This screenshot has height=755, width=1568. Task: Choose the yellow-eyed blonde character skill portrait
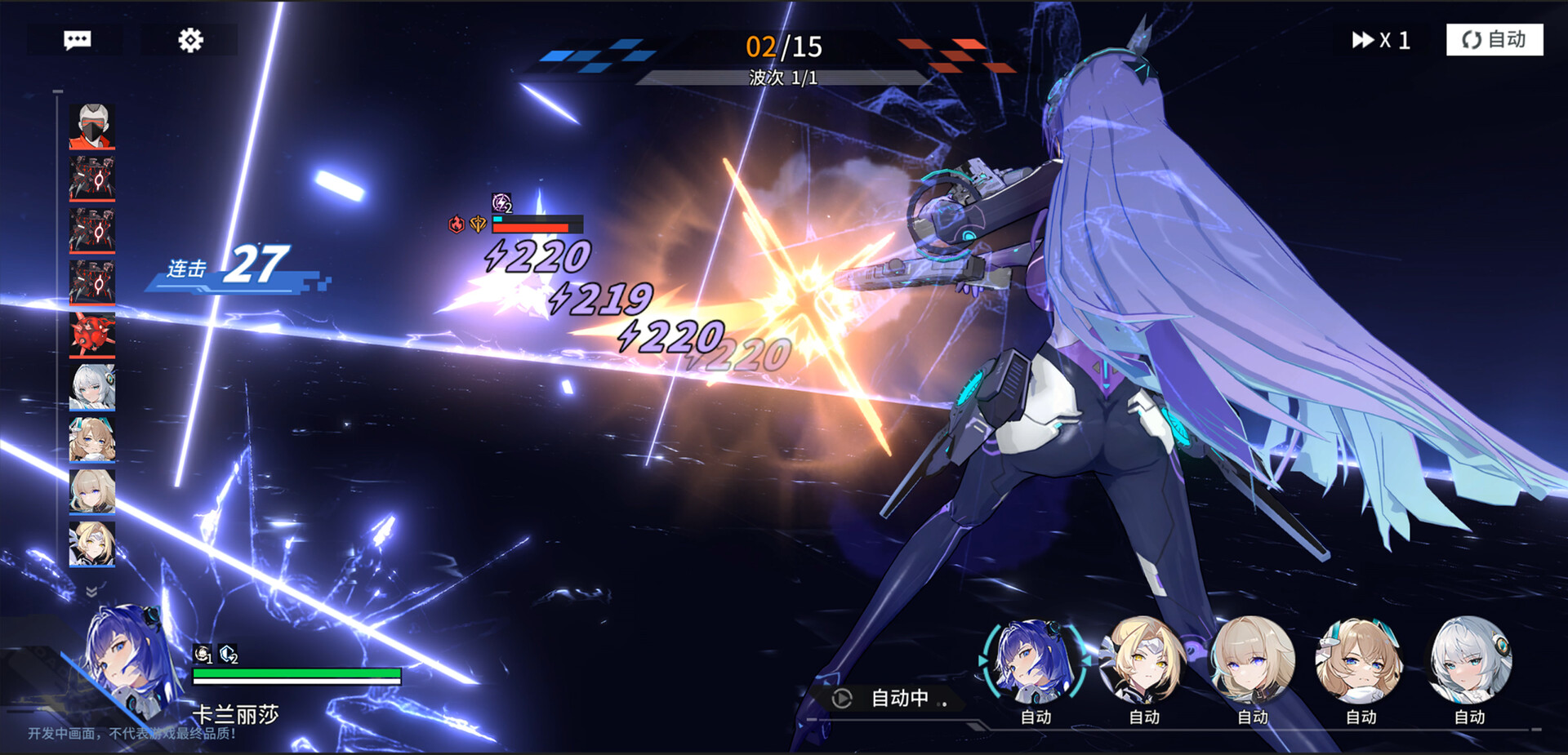pos(1143,661)
